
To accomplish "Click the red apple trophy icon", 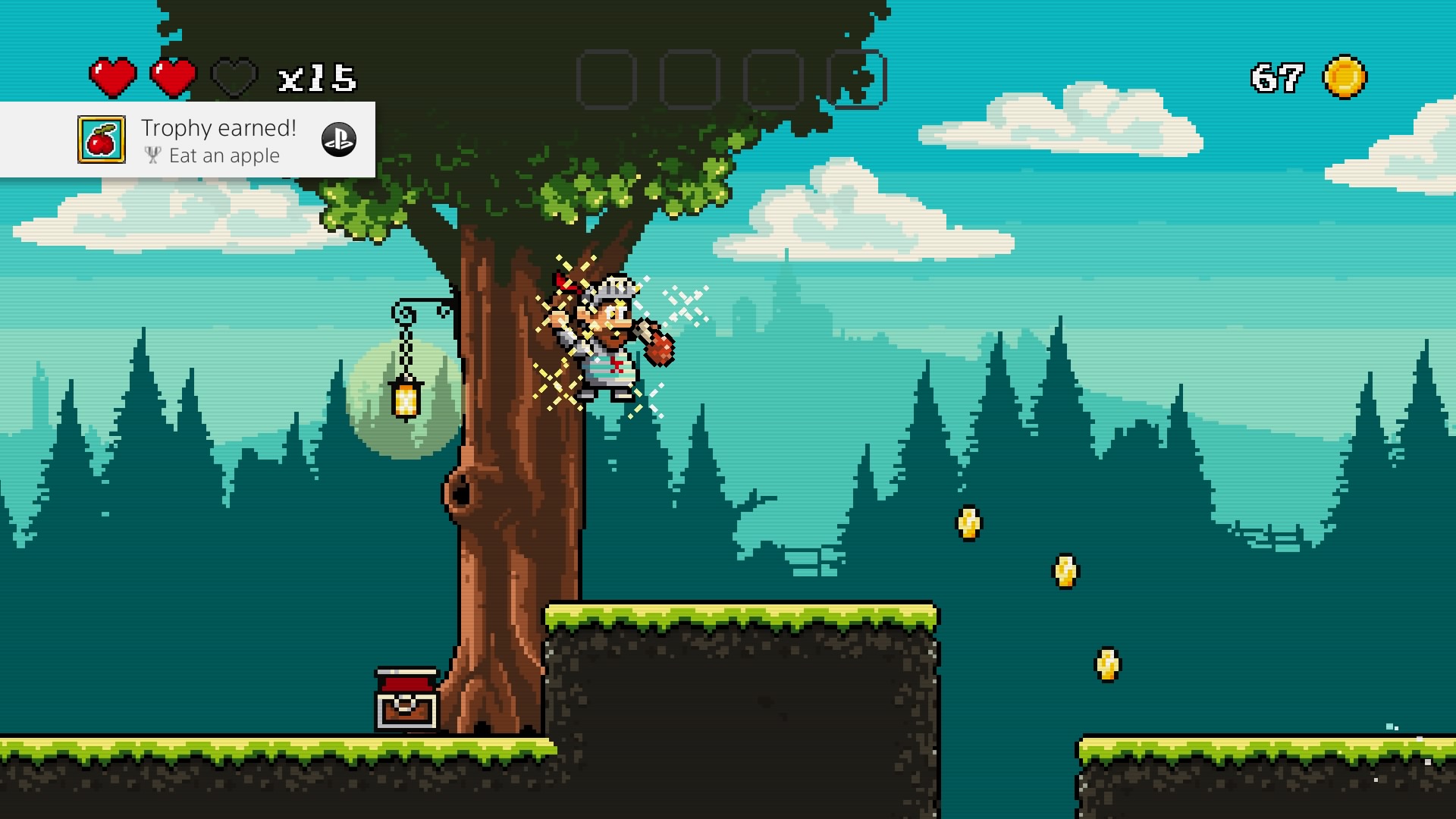I will click(102, 140).
